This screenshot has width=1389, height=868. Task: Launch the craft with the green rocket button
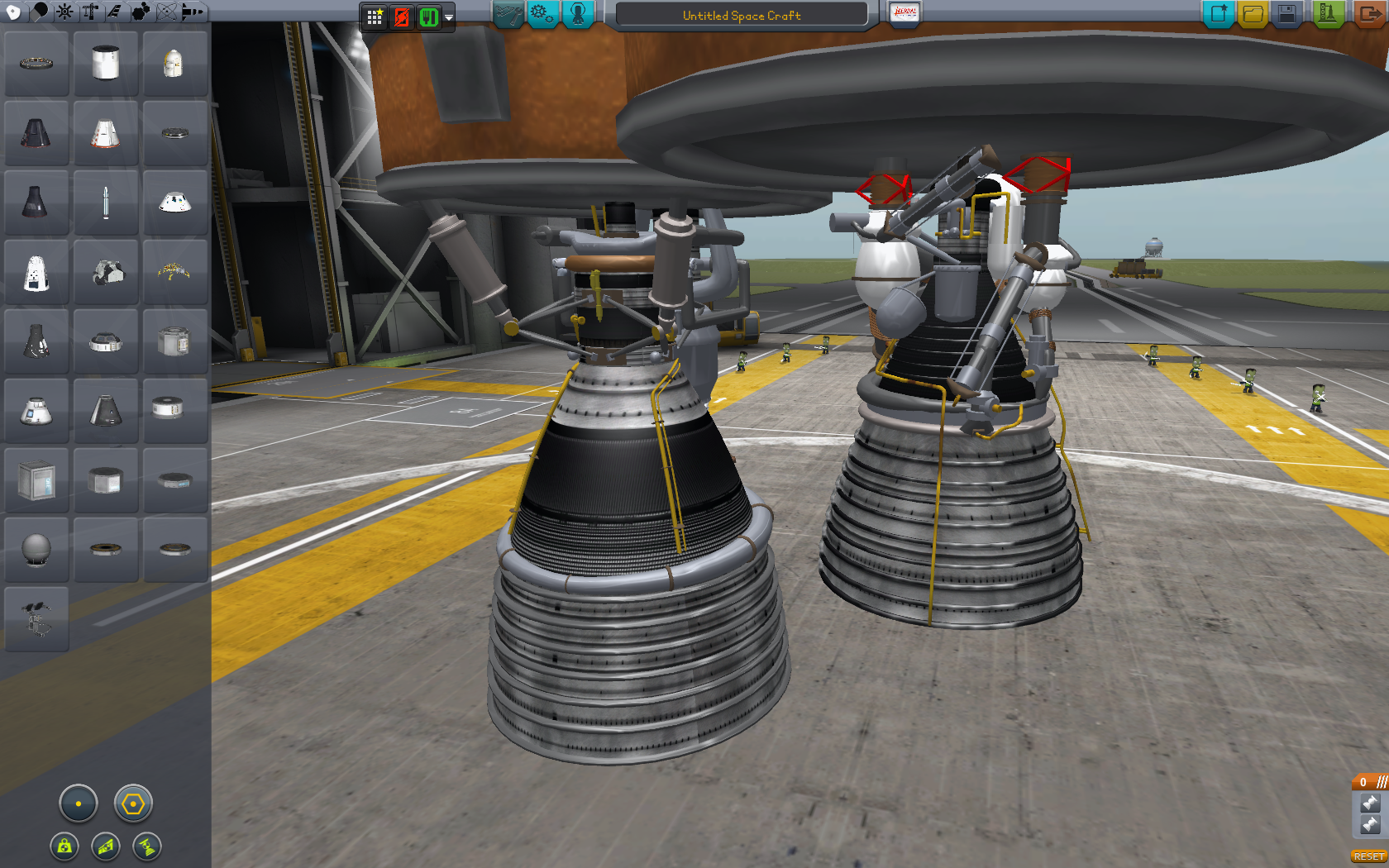point(1327,14)
